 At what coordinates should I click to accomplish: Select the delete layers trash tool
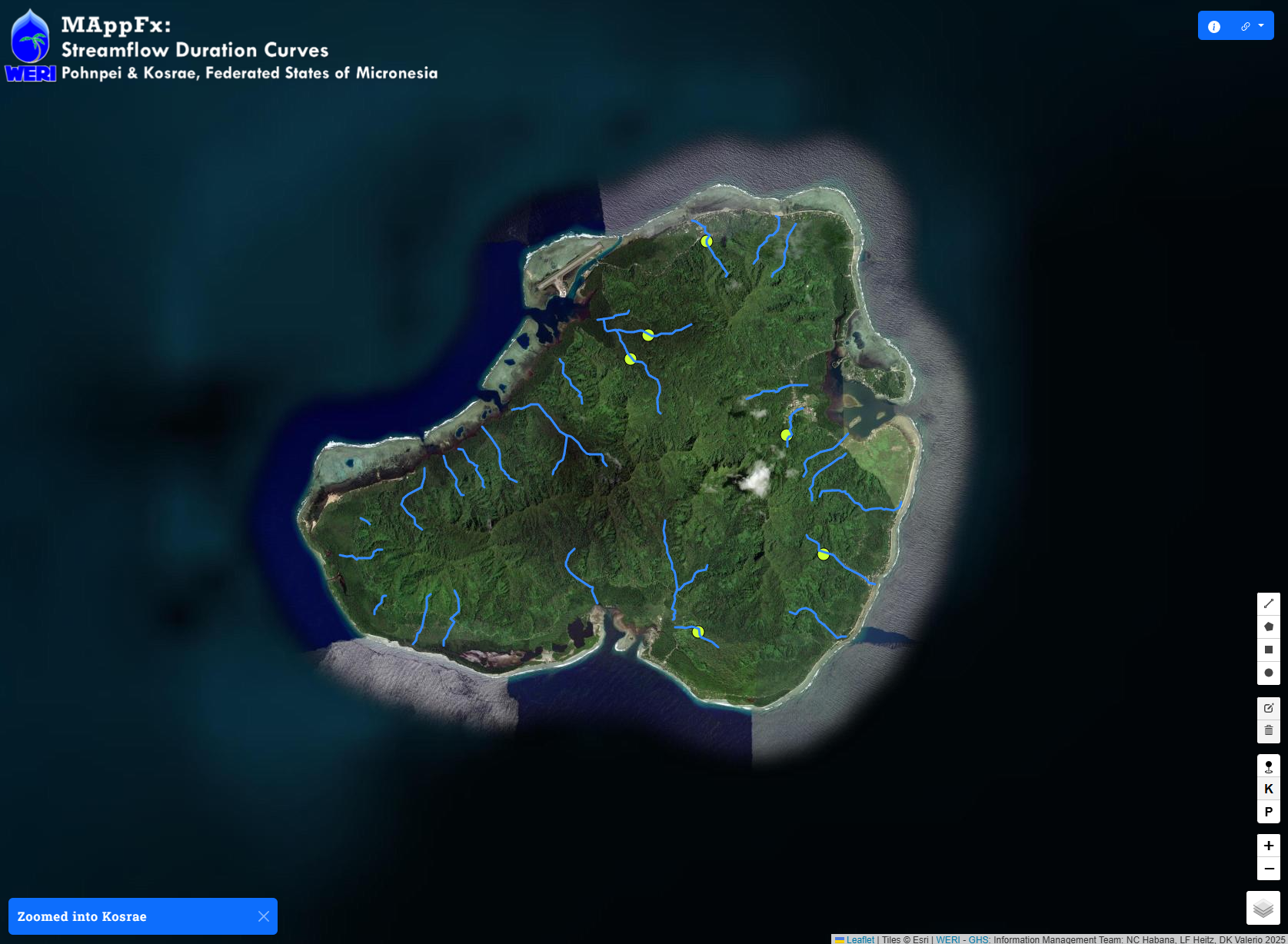pos(1268,731)
